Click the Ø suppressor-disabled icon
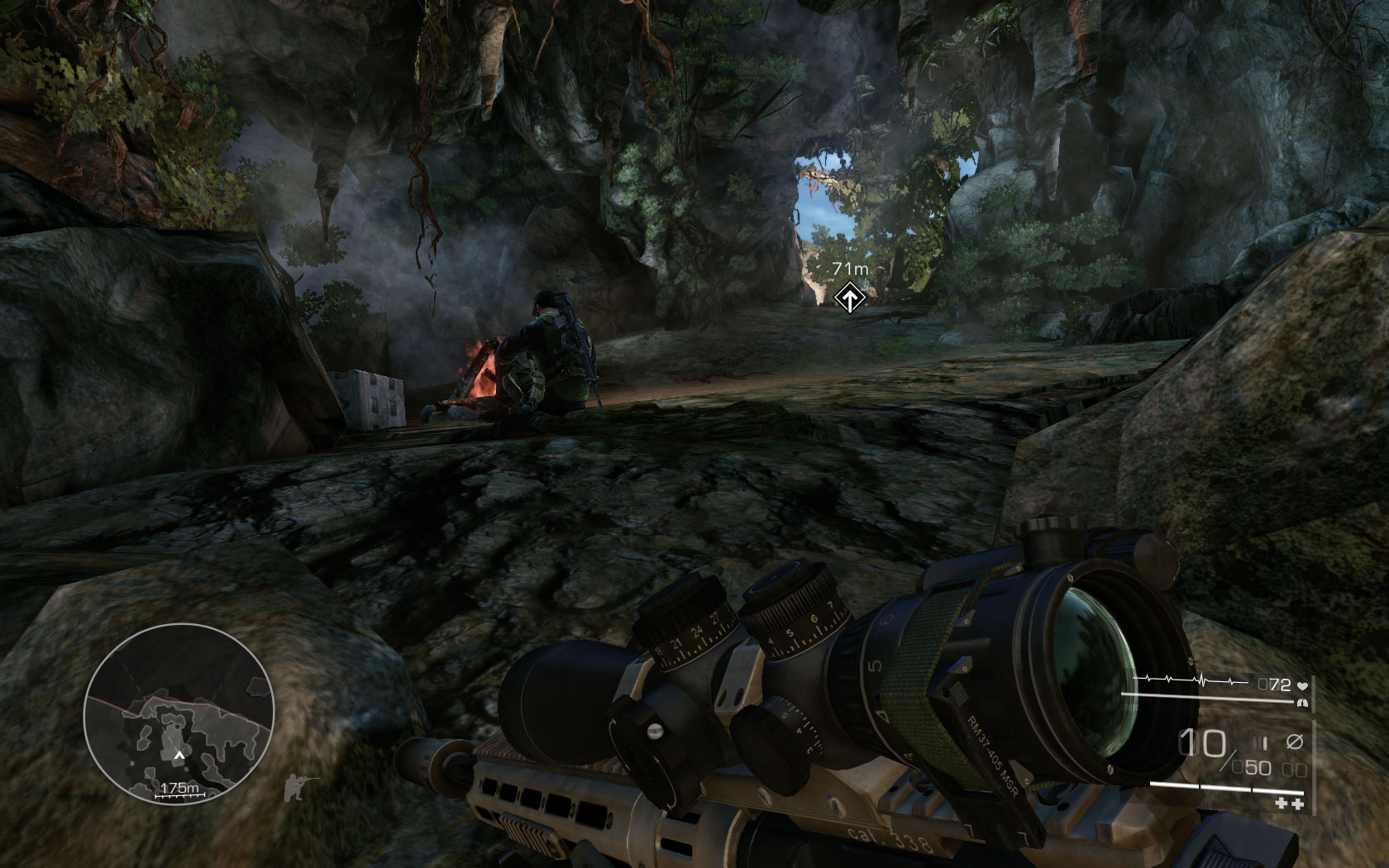This screenshot has height=868, width=1389. [1295, 742]
